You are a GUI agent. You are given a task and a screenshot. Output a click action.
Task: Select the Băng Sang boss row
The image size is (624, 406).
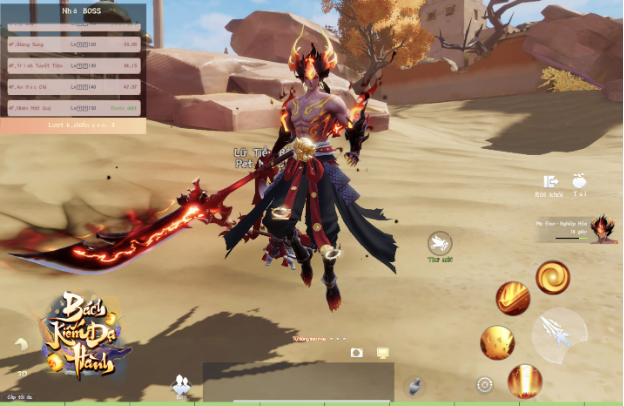tap(73, 44)
